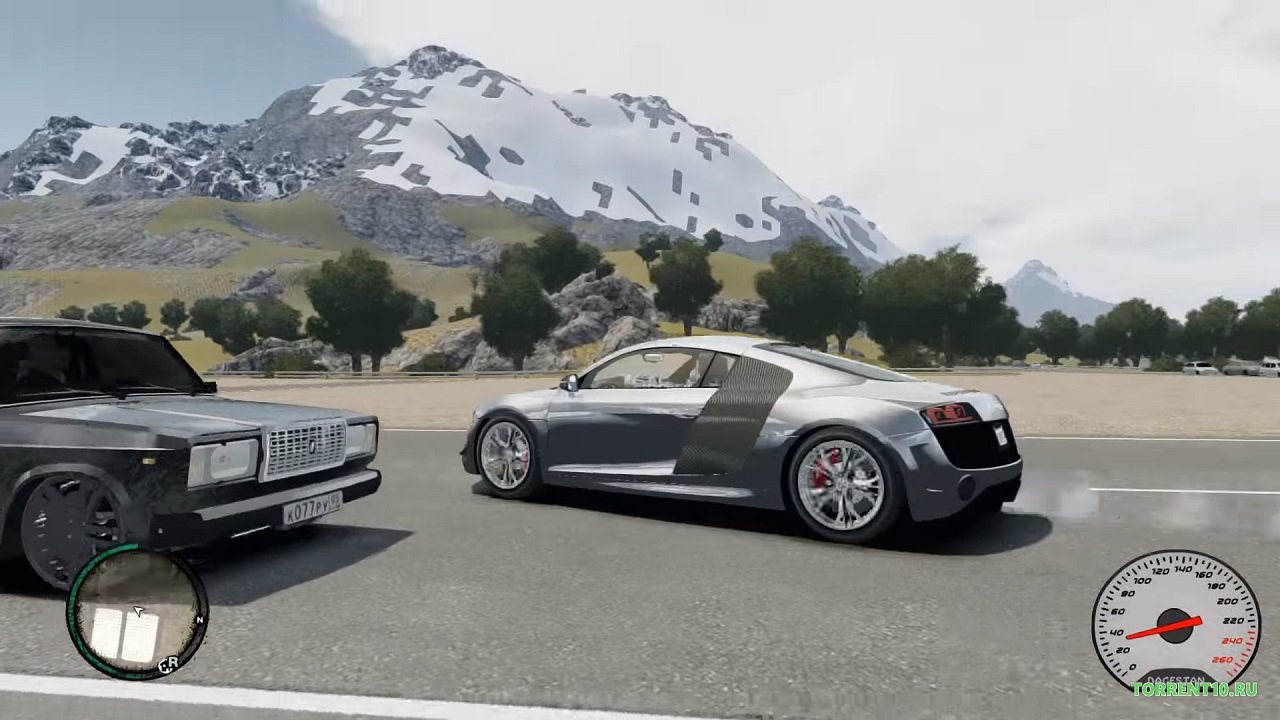Click the N north marker on the radar
Viewport: 1280px width, 720px height.
(x=201, y=620)
